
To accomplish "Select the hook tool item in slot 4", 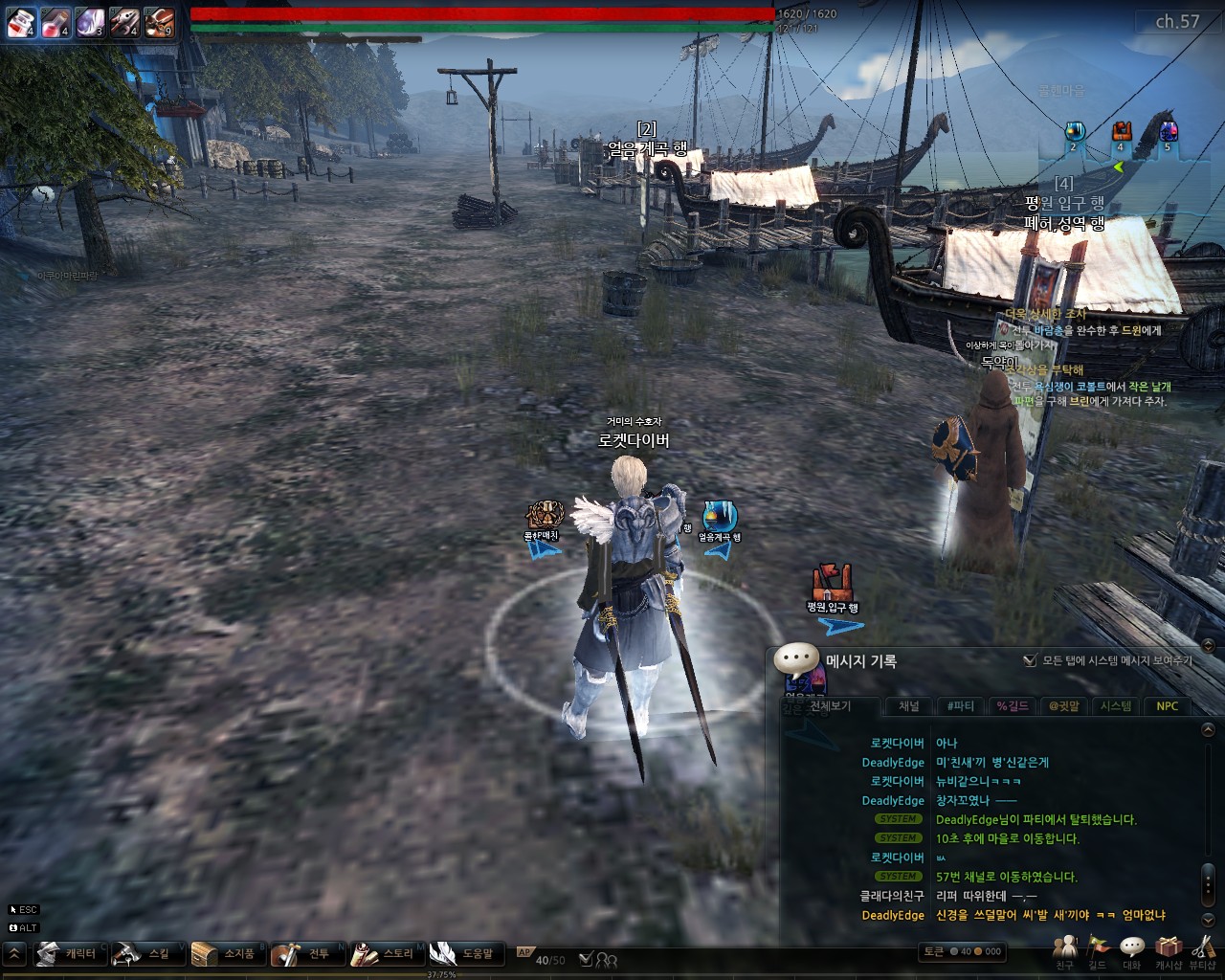I will [x=124, y=22].
